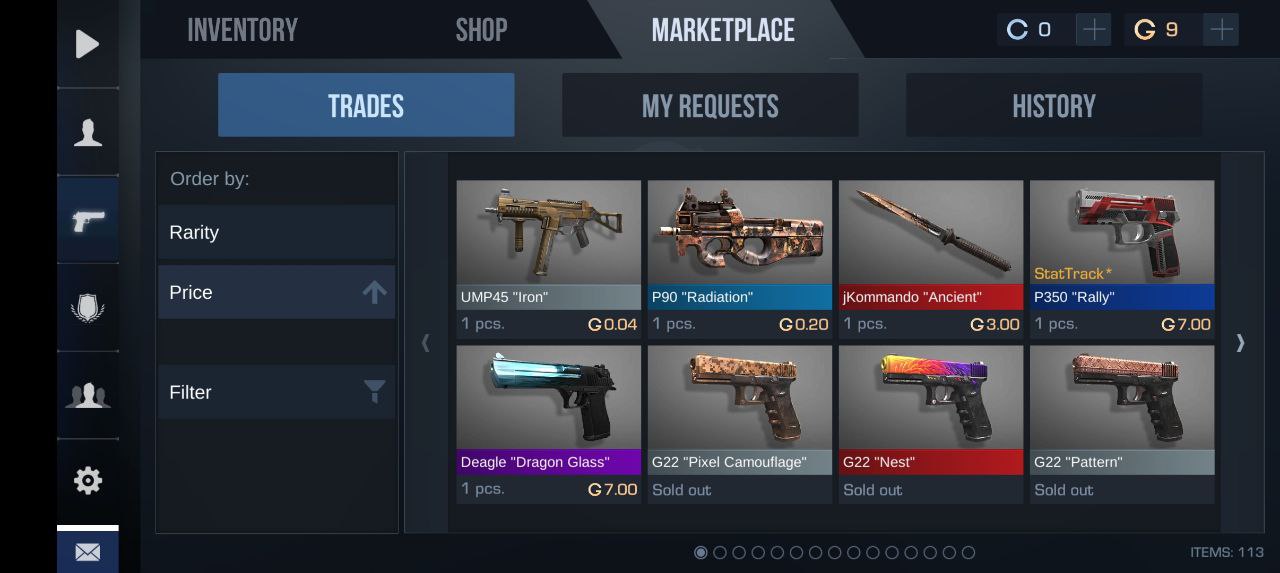
Task: View the marketplace History
Action: pos(1054,105)
